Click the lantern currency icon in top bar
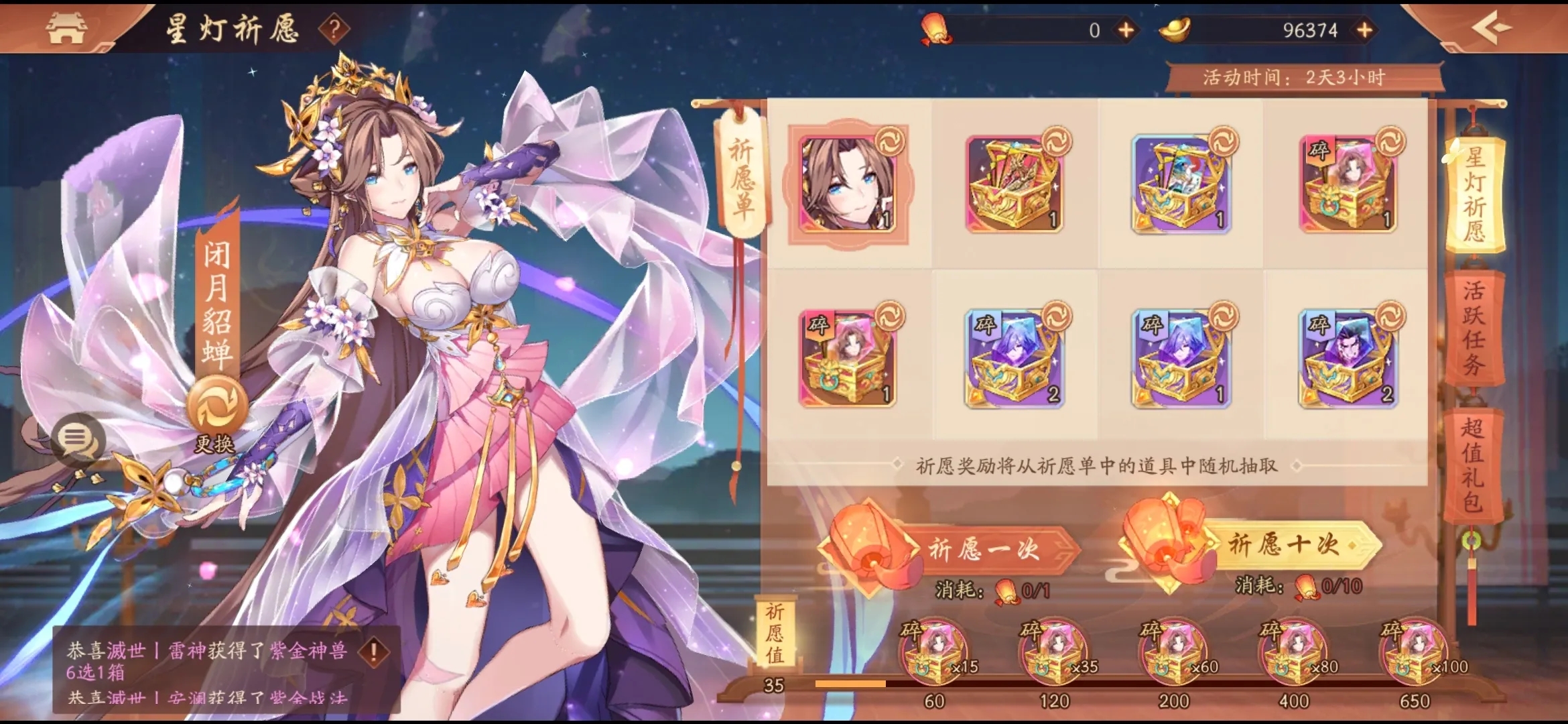The width and height of the screenshot is (1568, 724). pos(935,28)
